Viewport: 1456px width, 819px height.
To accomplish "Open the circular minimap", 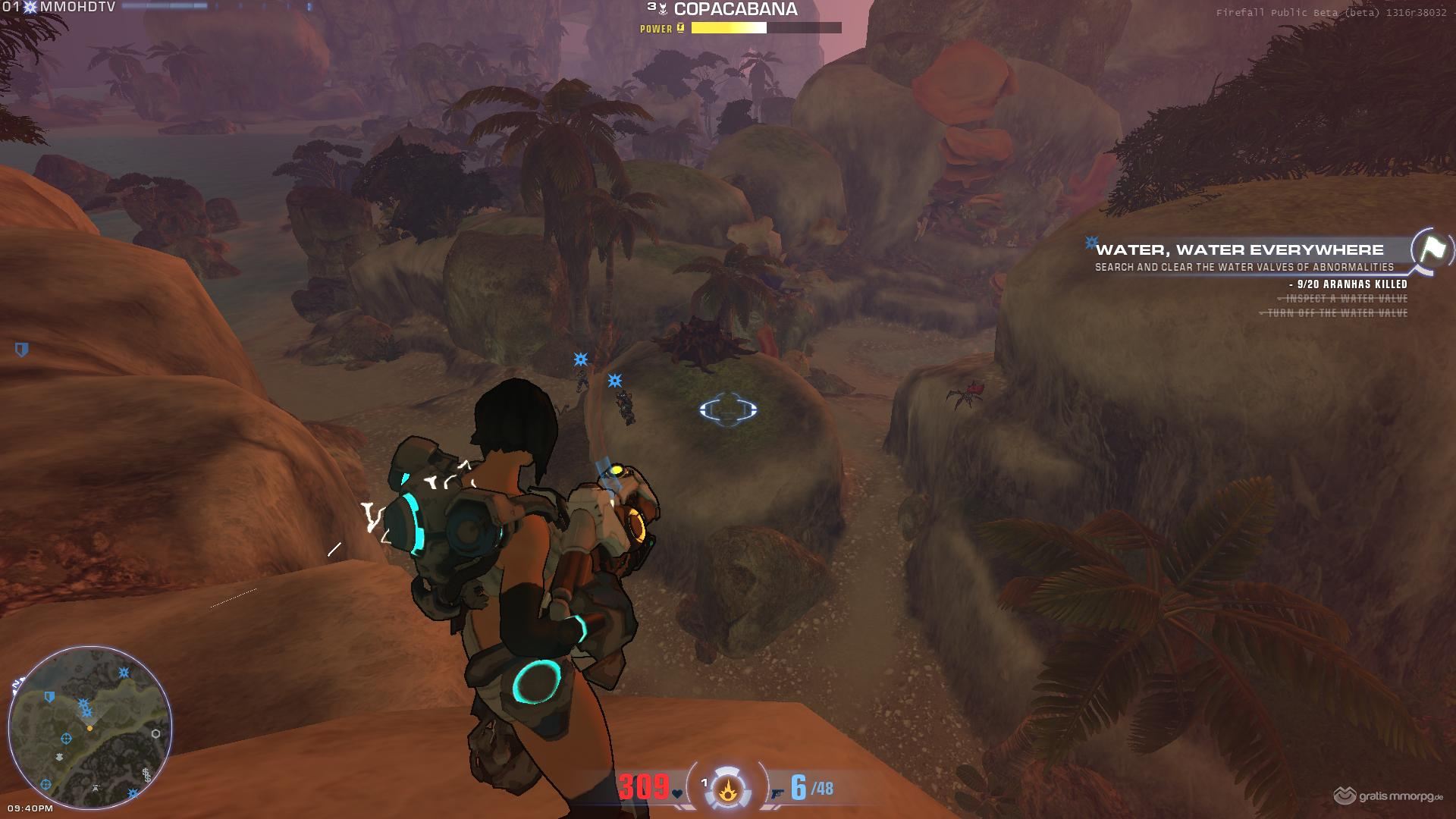I will tap(89, 728).
